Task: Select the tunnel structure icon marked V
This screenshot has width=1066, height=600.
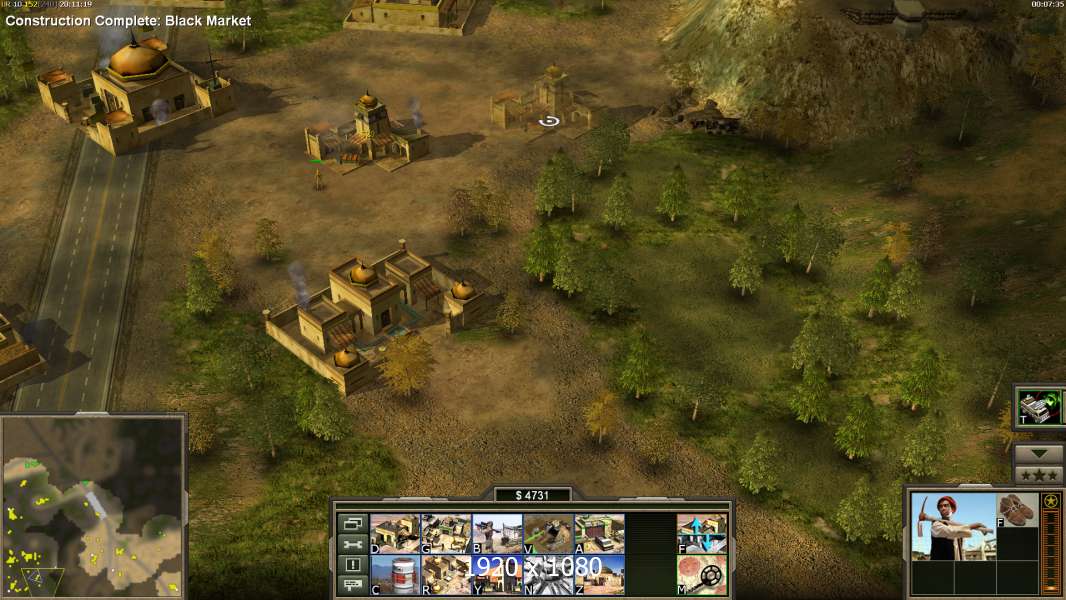Action: pos(548,534)
